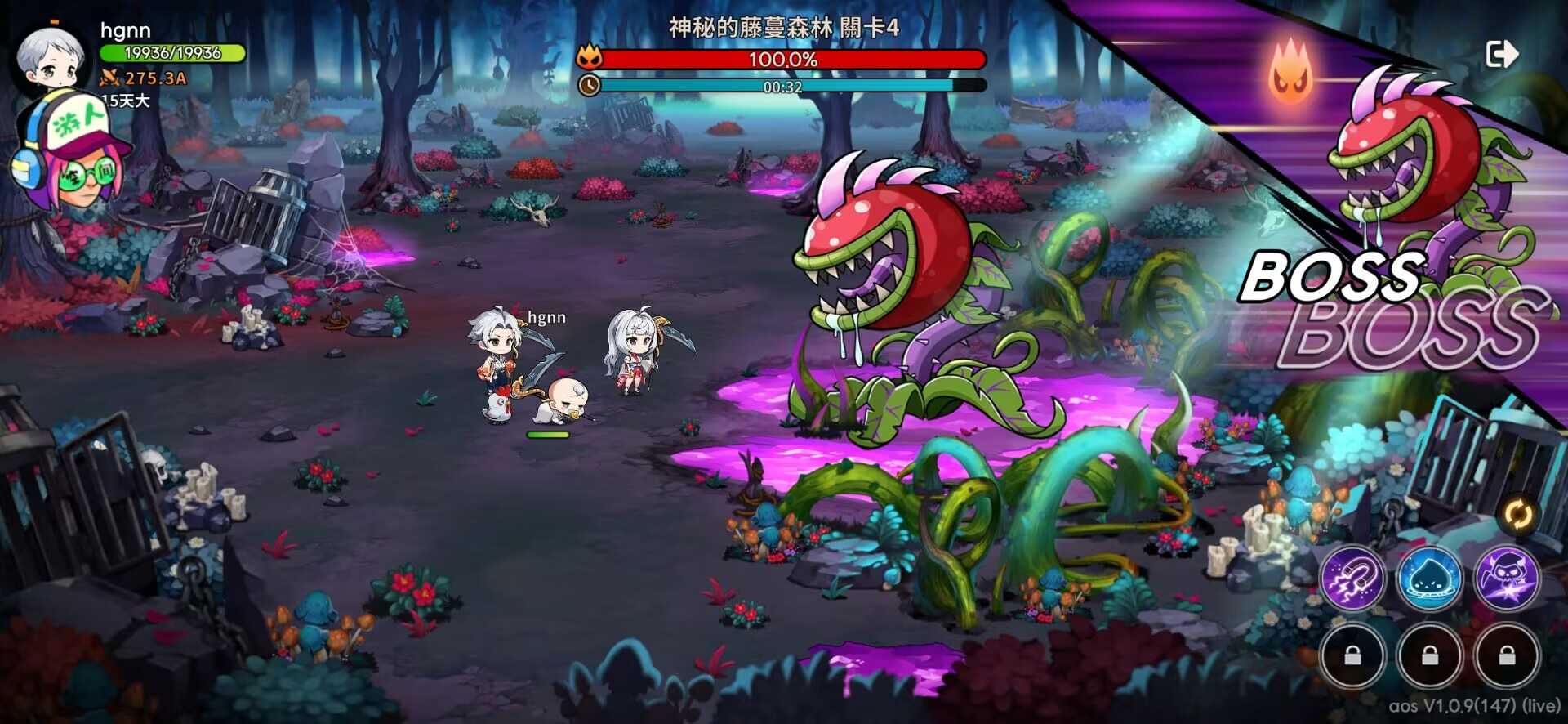1568x724 pixels.
Task: Activate the purple magnet lightning skill
Action: (x=1352, y=579)
